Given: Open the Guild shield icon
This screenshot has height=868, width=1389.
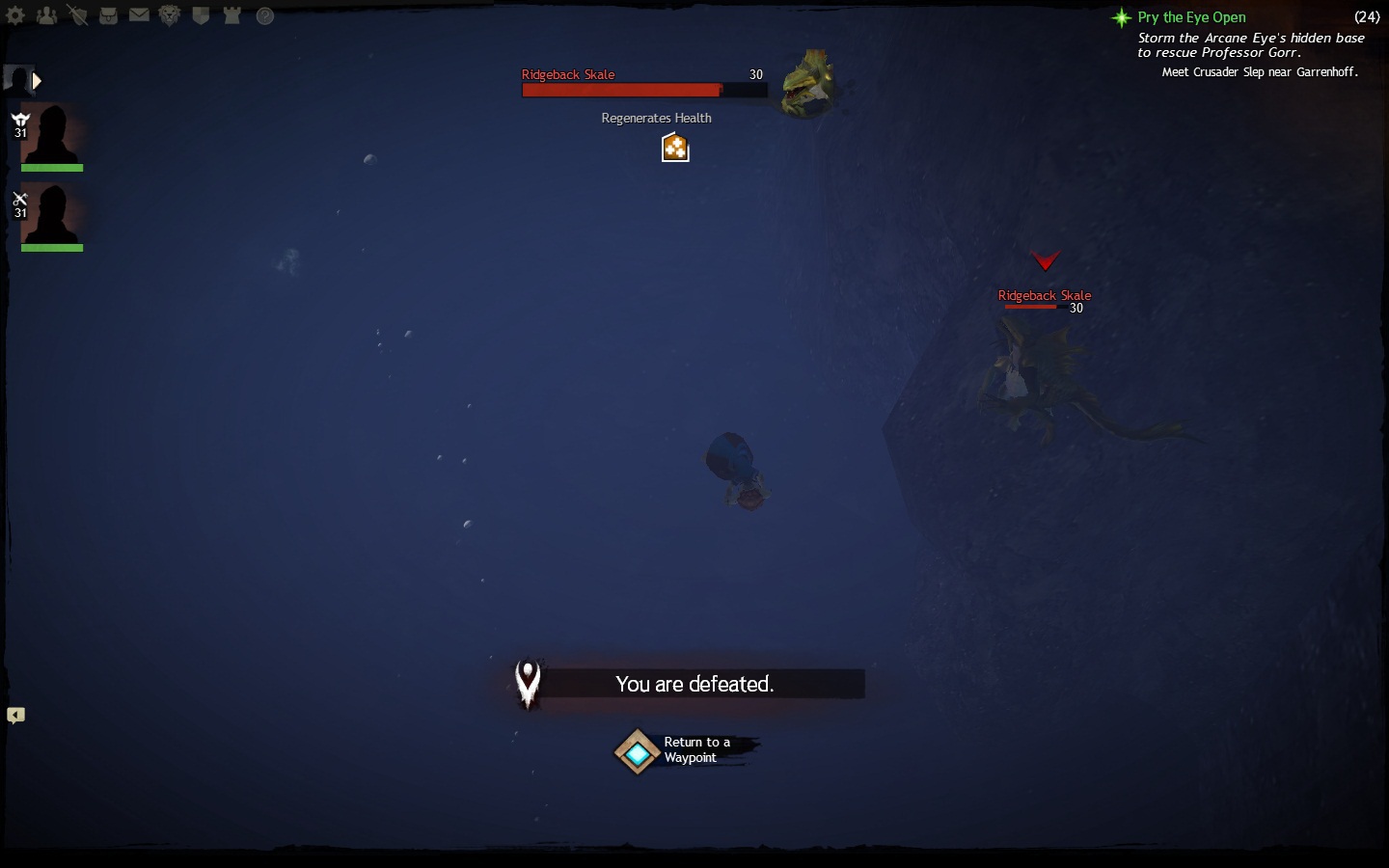Looking at the screenshot, I should click(201, 15).
